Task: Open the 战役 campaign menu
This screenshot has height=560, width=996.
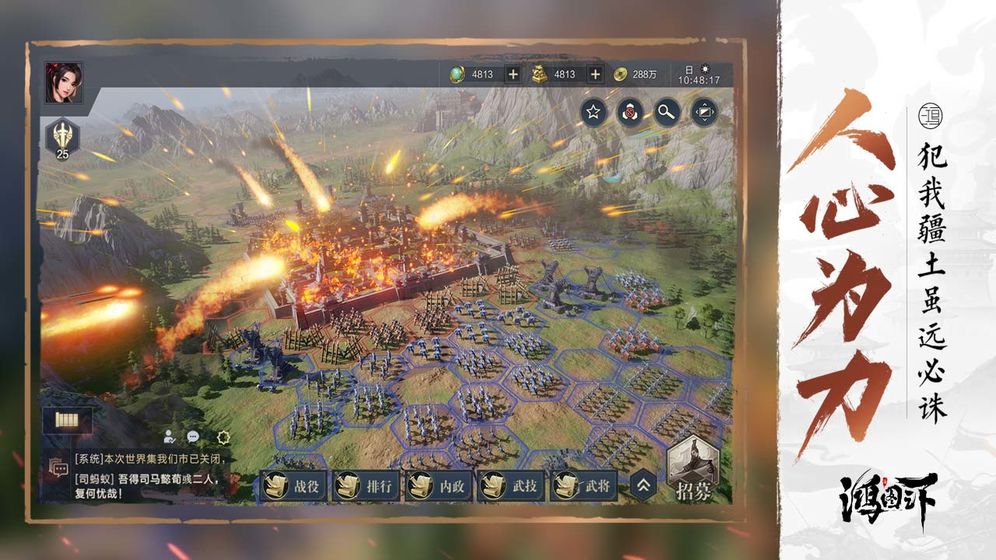Action: 292,486
